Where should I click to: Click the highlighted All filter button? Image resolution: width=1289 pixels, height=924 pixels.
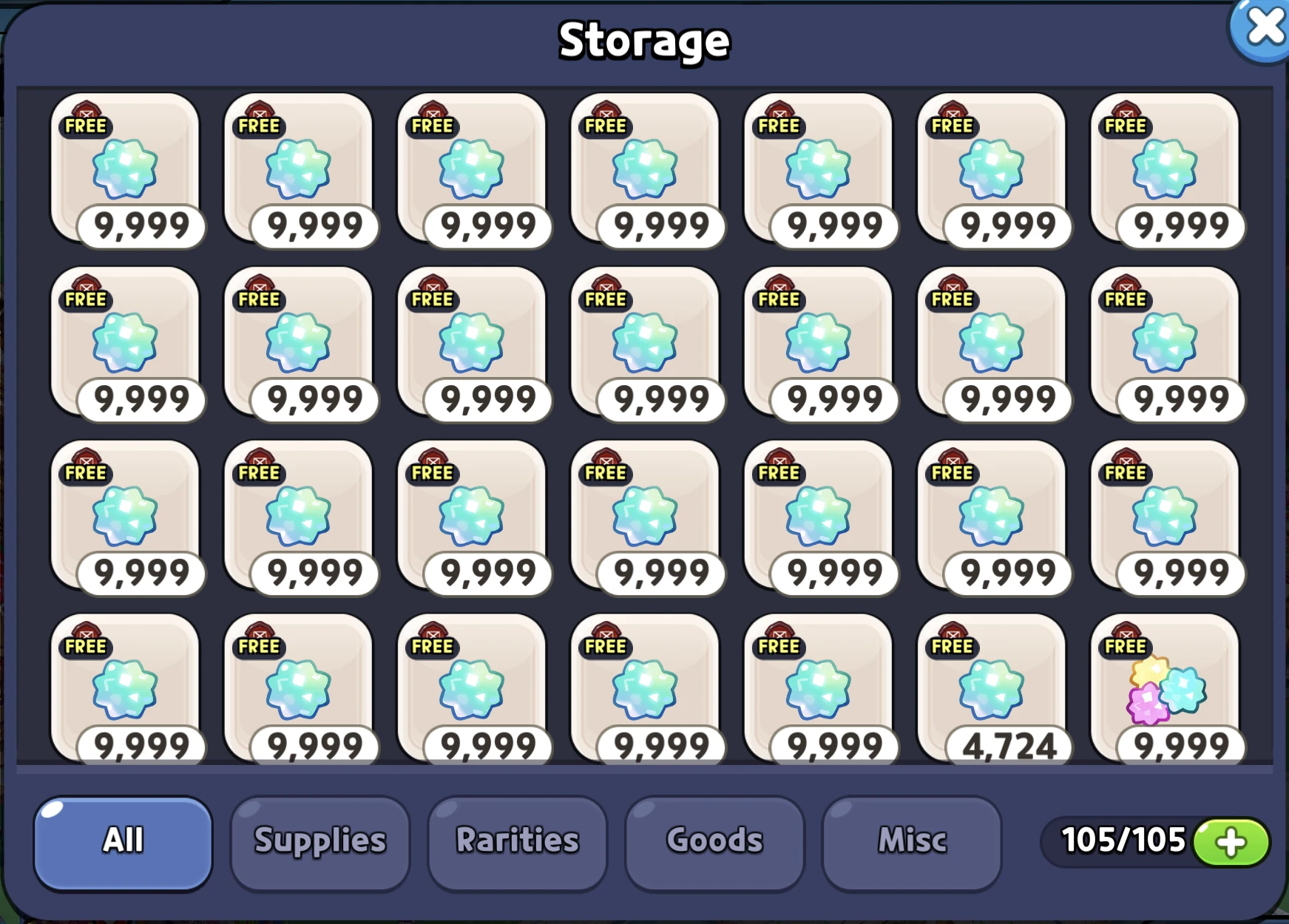[x=123, y=840]
